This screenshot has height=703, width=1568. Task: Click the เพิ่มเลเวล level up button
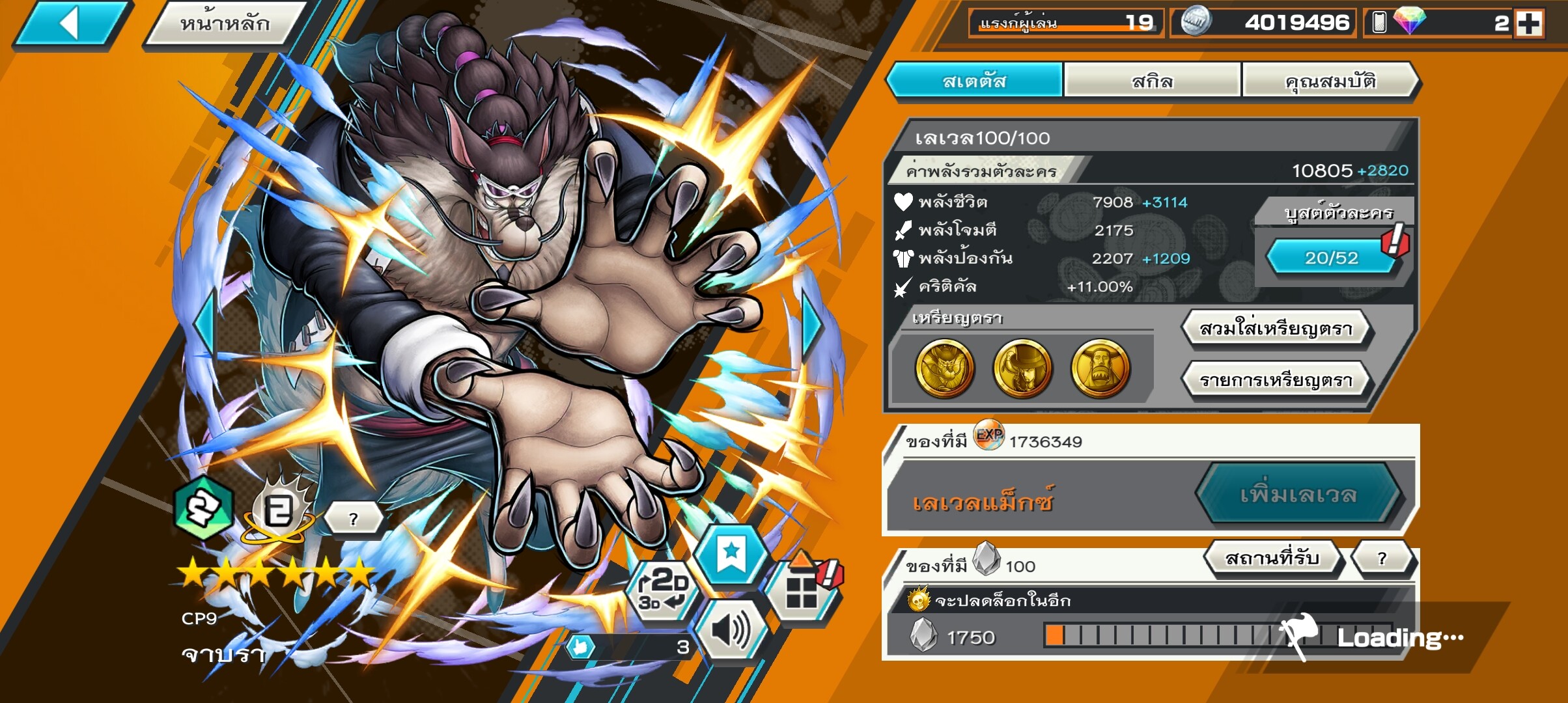click(1298, 495)
